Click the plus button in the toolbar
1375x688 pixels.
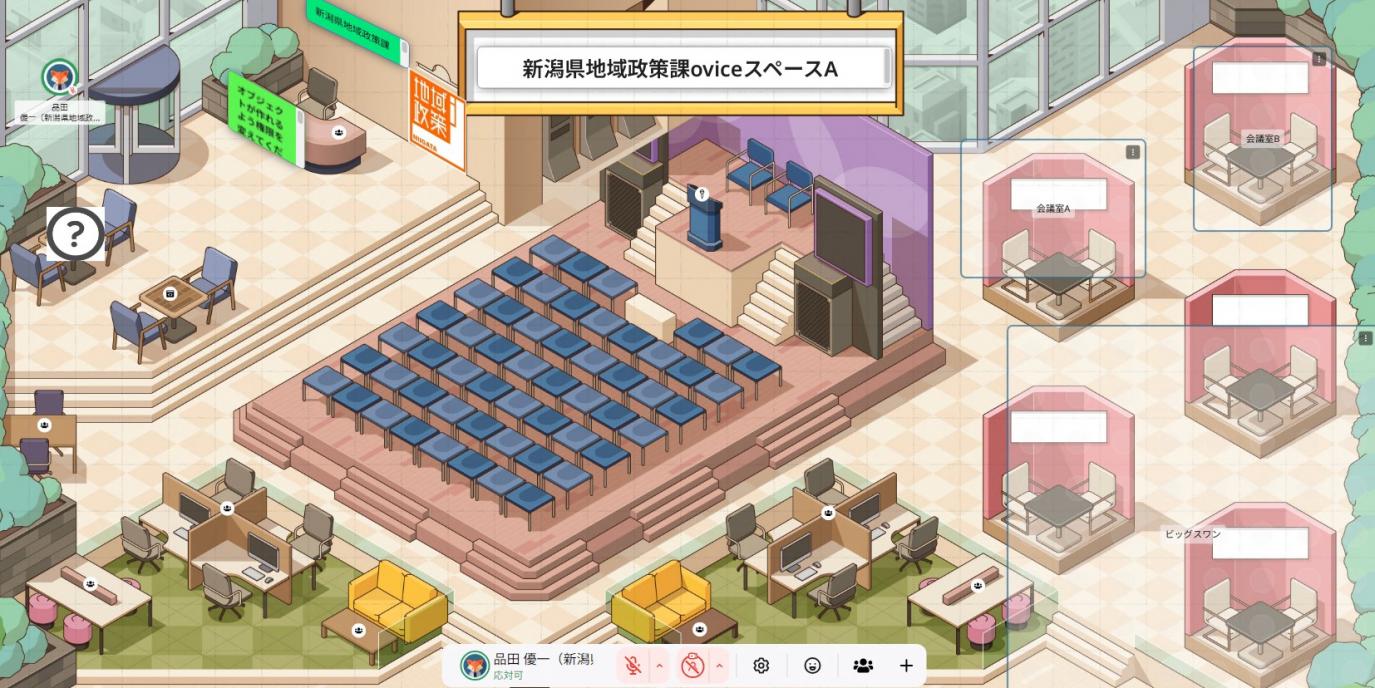(x=906, y=666)
